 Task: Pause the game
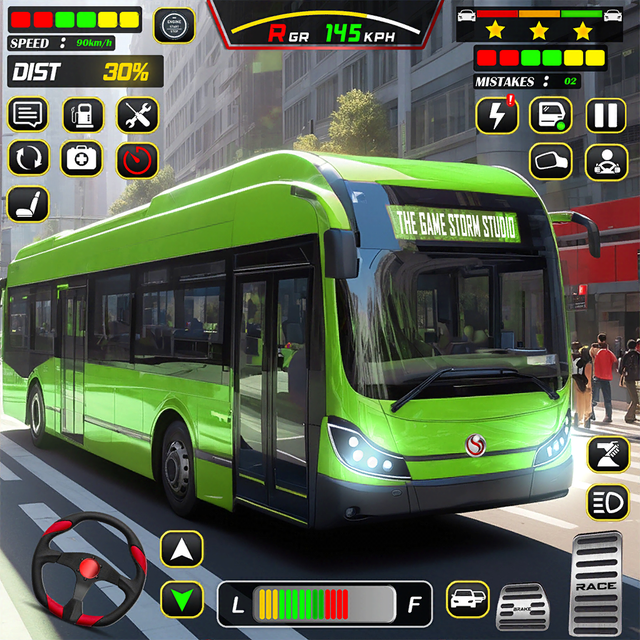click(x=605, y=114)
